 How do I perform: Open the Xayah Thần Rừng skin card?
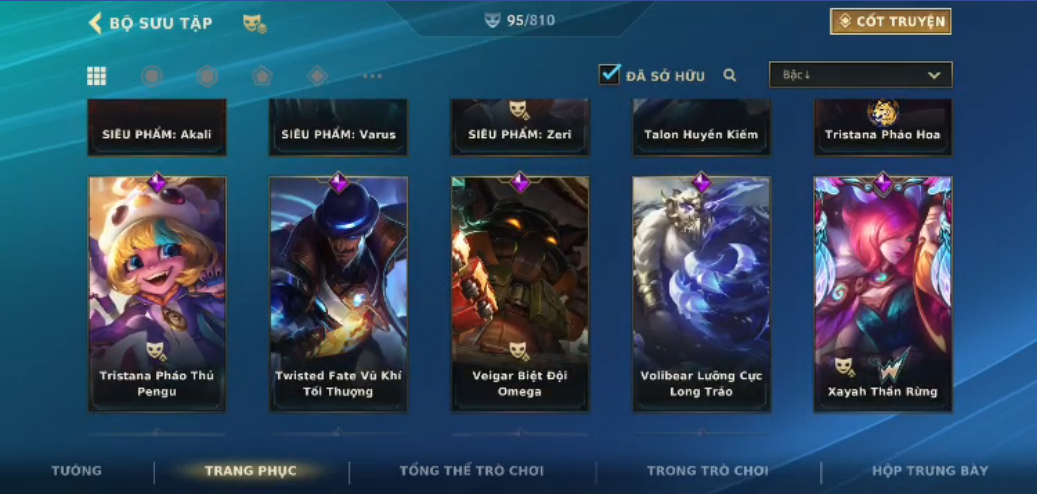coord(882,293)
